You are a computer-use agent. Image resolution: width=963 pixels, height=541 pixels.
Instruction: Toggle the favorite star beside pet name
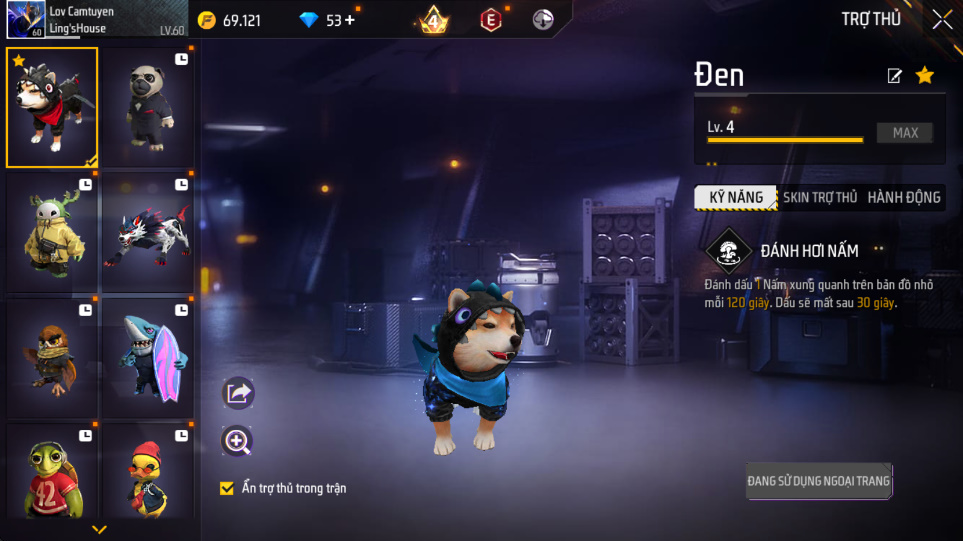pyautogui.click(x=925, y=75)
